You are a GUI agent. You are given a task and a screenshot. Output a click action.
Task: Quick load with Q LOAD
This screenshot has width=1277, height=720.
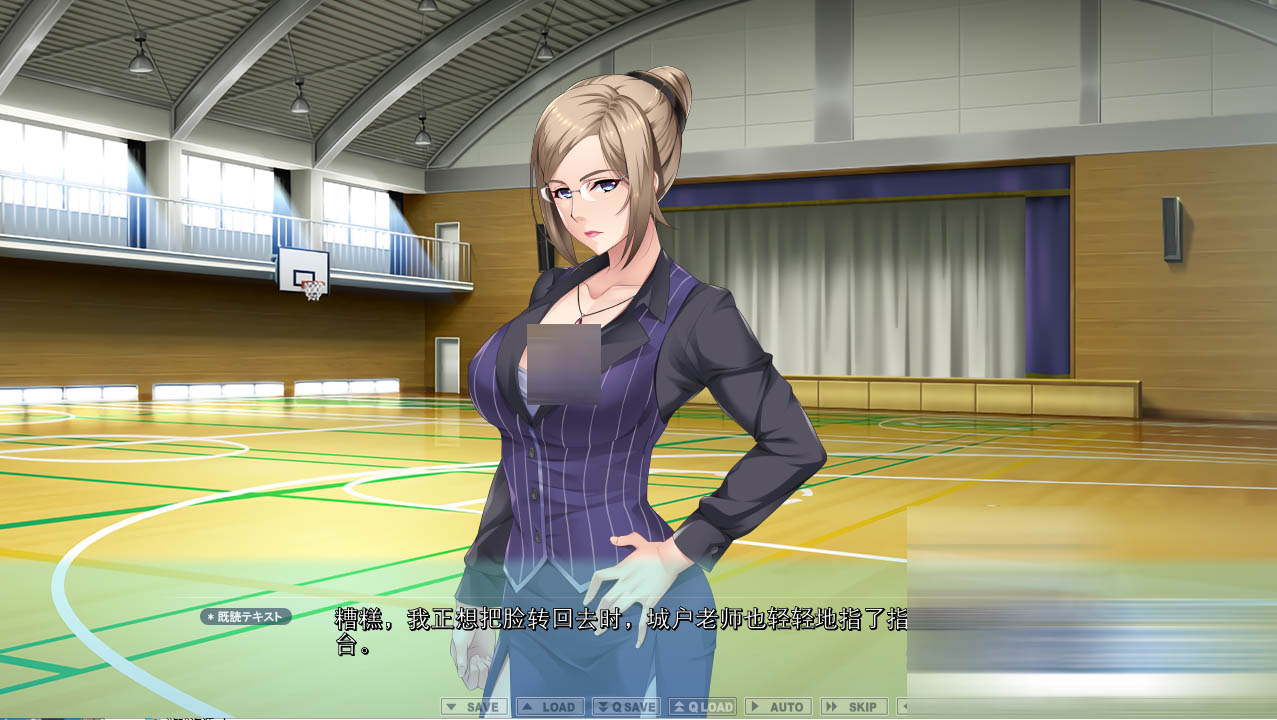[702, 707]
